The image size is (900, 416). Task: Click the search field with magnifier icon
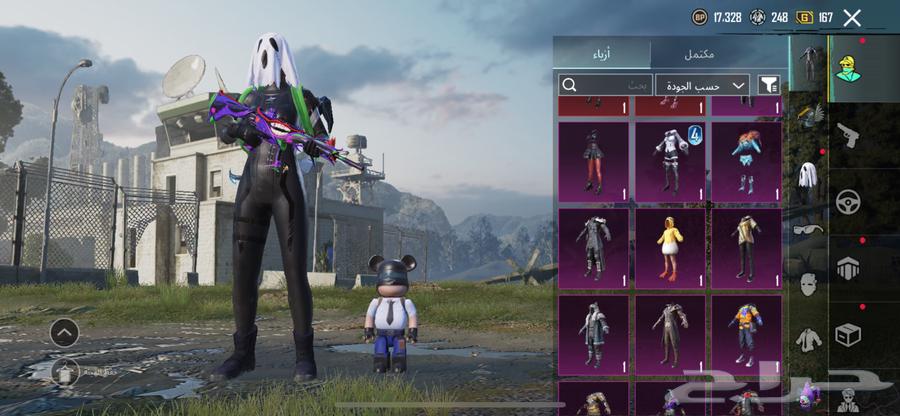click(x=606, y=85)
